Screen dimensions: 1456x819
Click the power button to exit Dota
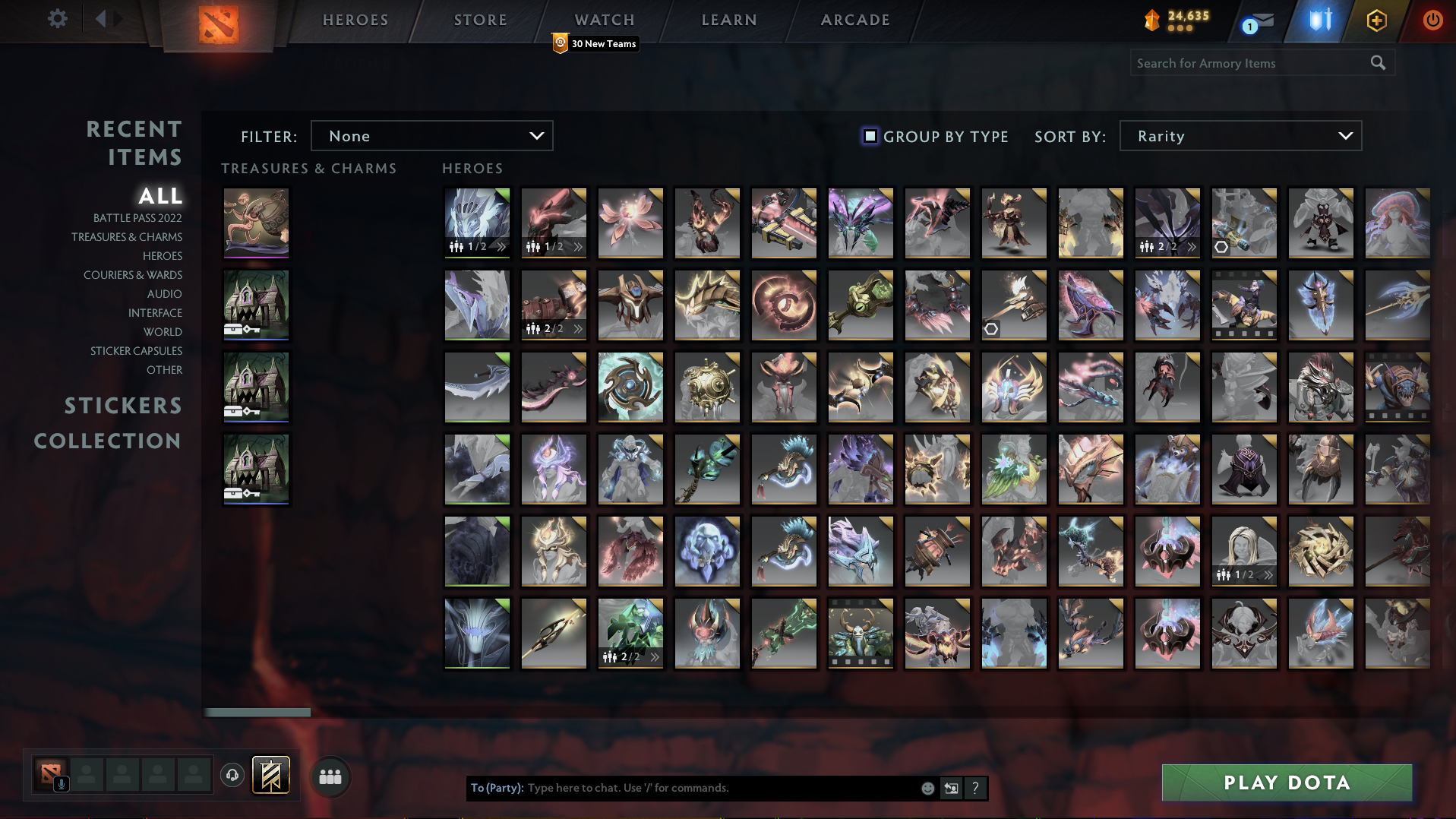(x=1432, y=21)
